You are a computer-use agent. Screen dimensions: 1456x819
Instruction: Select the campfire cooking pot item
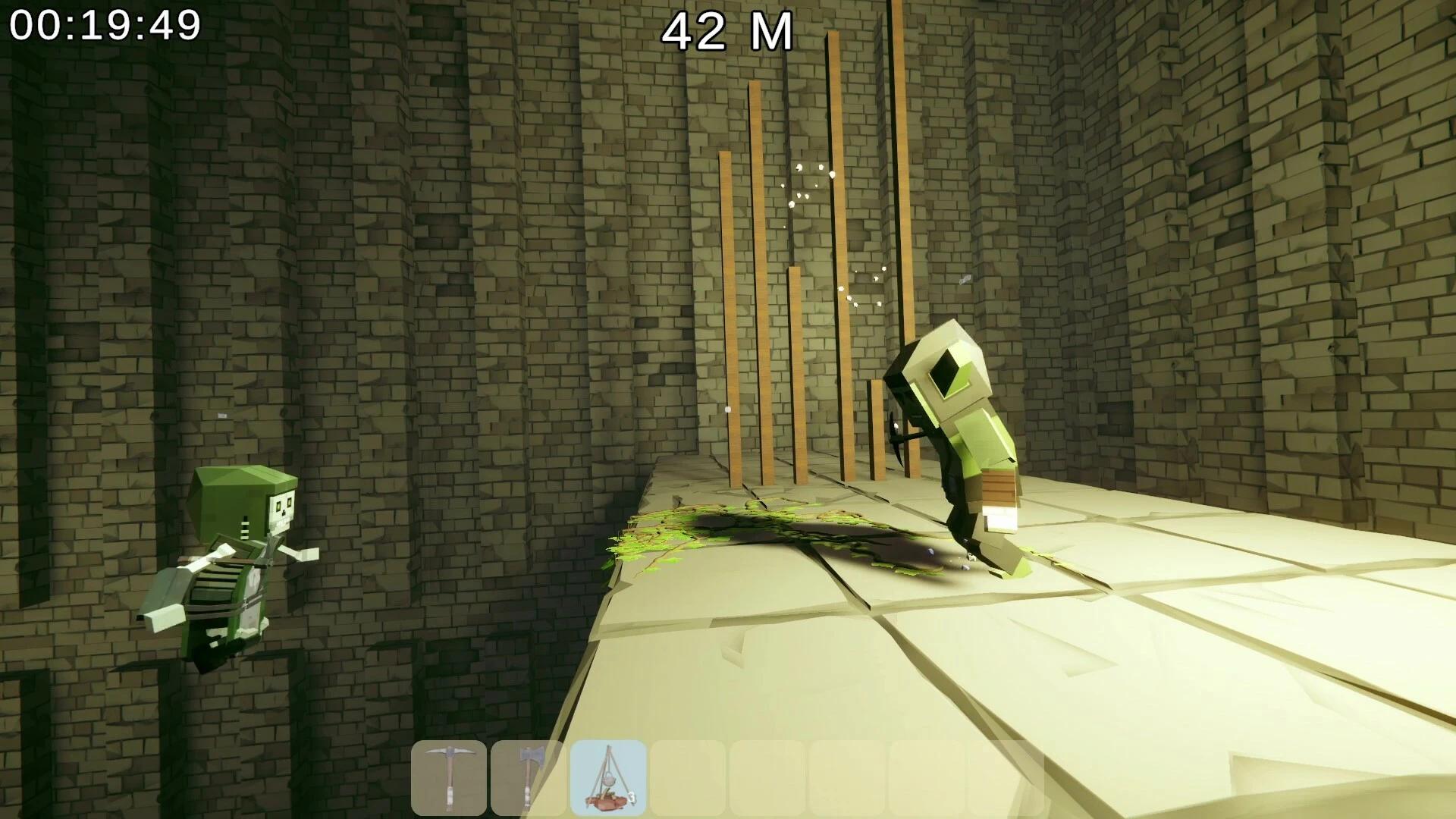pos(608,775)
